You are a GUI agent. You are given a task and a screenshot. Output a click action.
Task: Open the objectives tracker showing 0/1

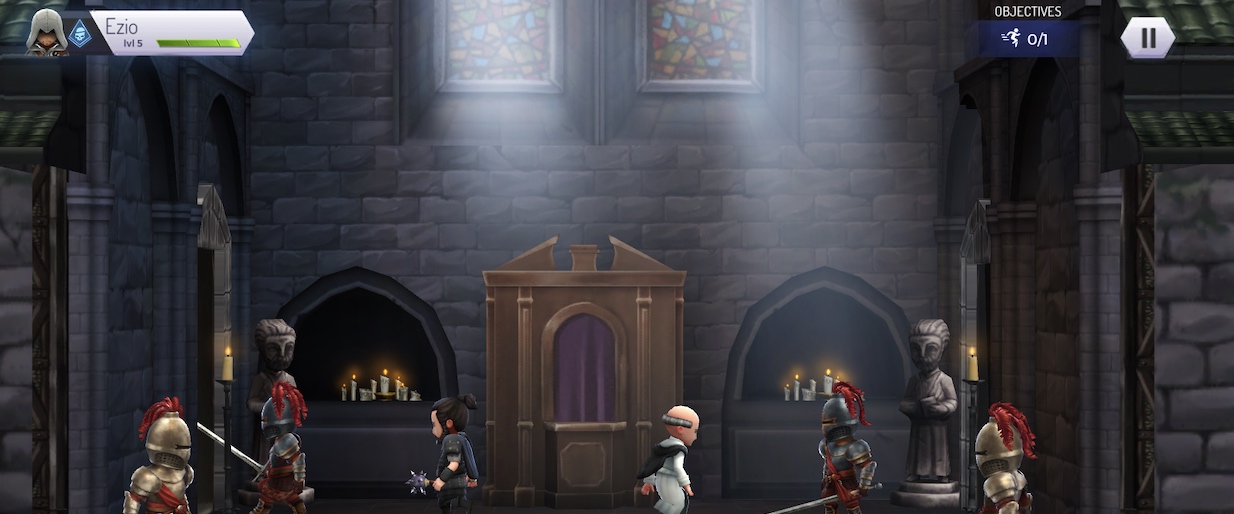pos(1026,39)
